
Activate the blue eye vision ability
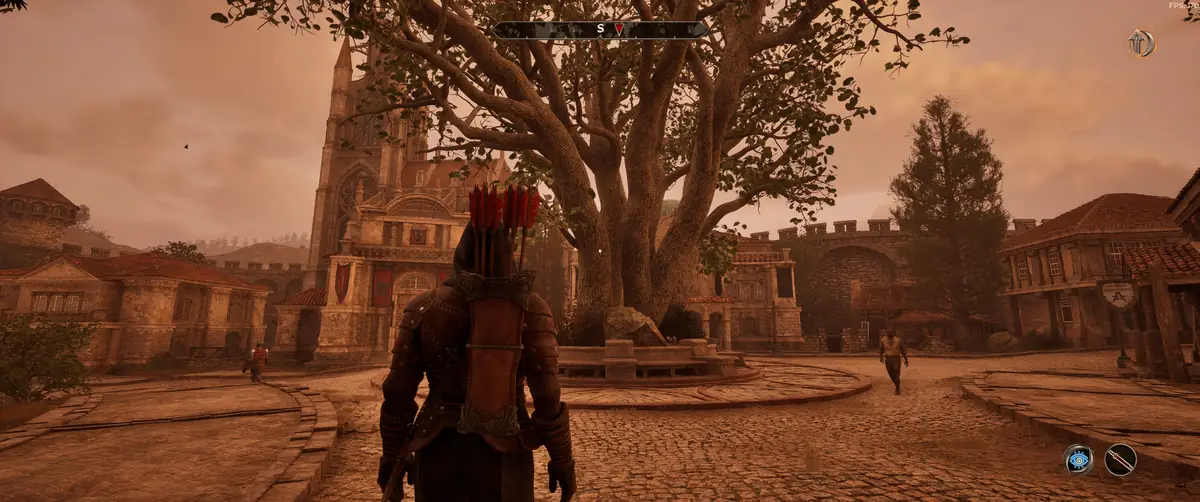(x=1078, y=459)
